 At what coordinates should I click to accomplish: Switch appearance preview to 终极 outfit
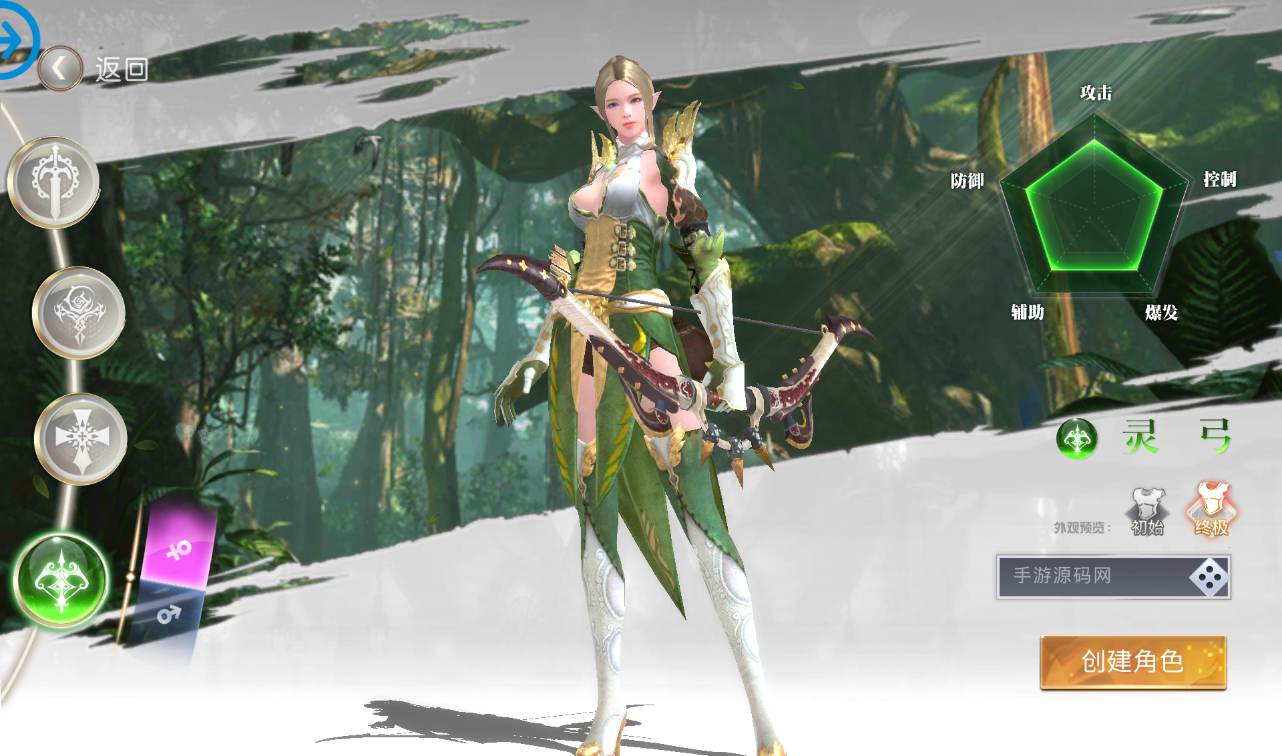pyautogui.click(x=1212, y=520)
